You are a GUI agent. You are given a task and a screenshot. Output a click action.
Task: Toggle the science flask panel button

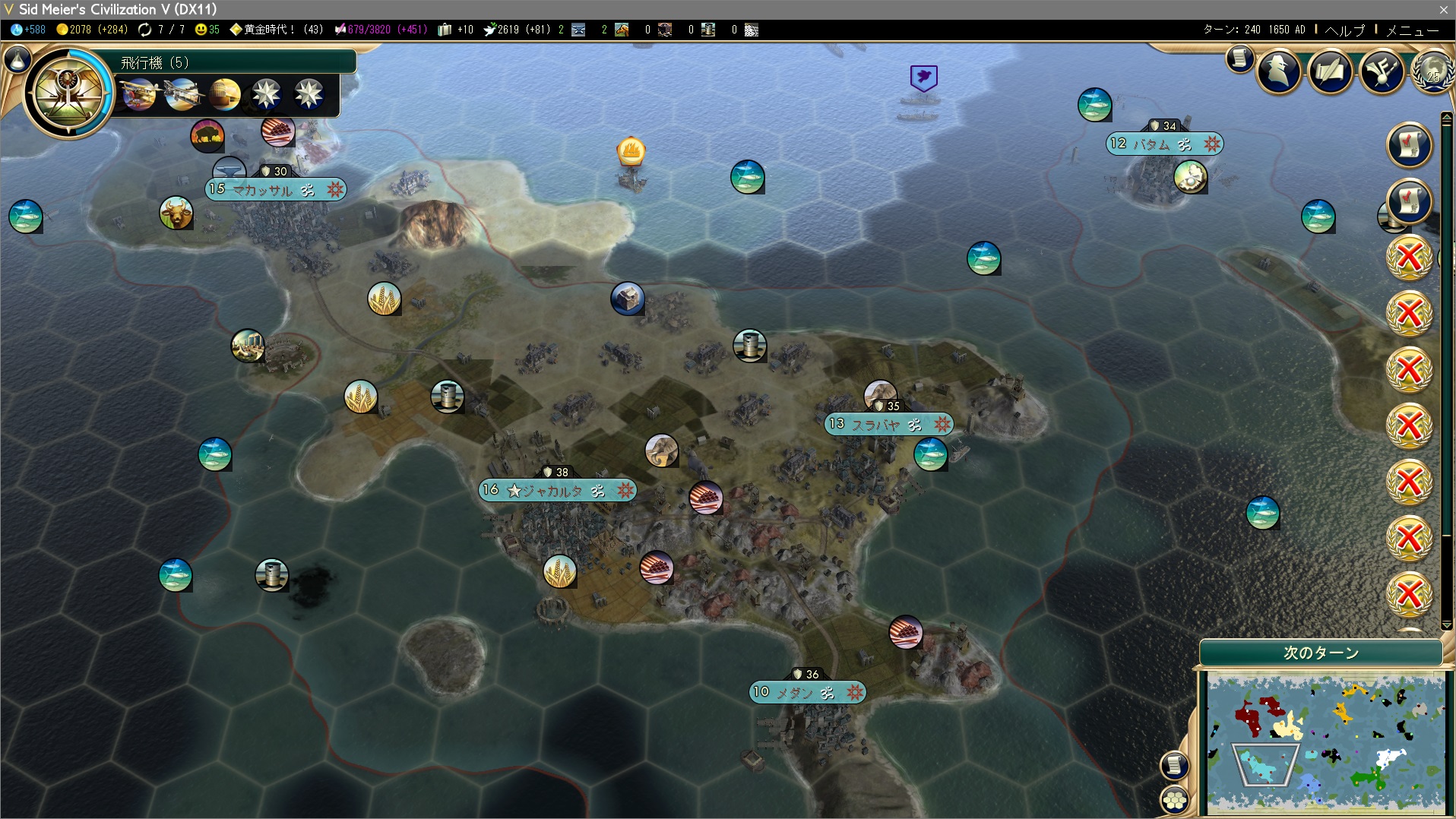[x=17, y=59]
